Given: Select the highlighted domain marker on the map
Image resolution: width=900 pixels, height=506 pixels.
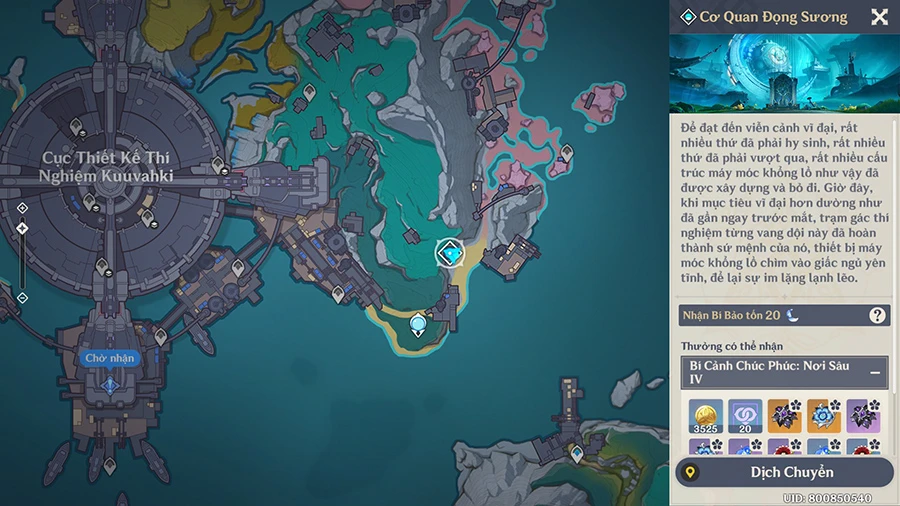Looking at the screenshot, I should (451, 254).
